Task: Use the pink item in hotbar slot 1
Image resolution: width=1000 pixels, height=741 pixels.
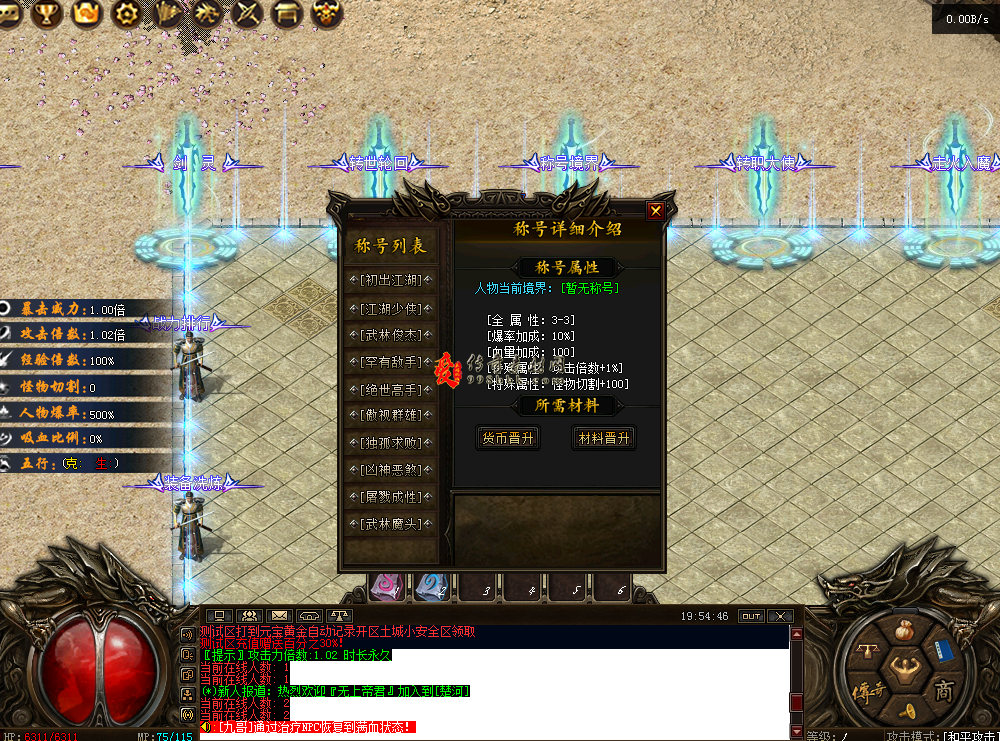Action: (387, 587)
